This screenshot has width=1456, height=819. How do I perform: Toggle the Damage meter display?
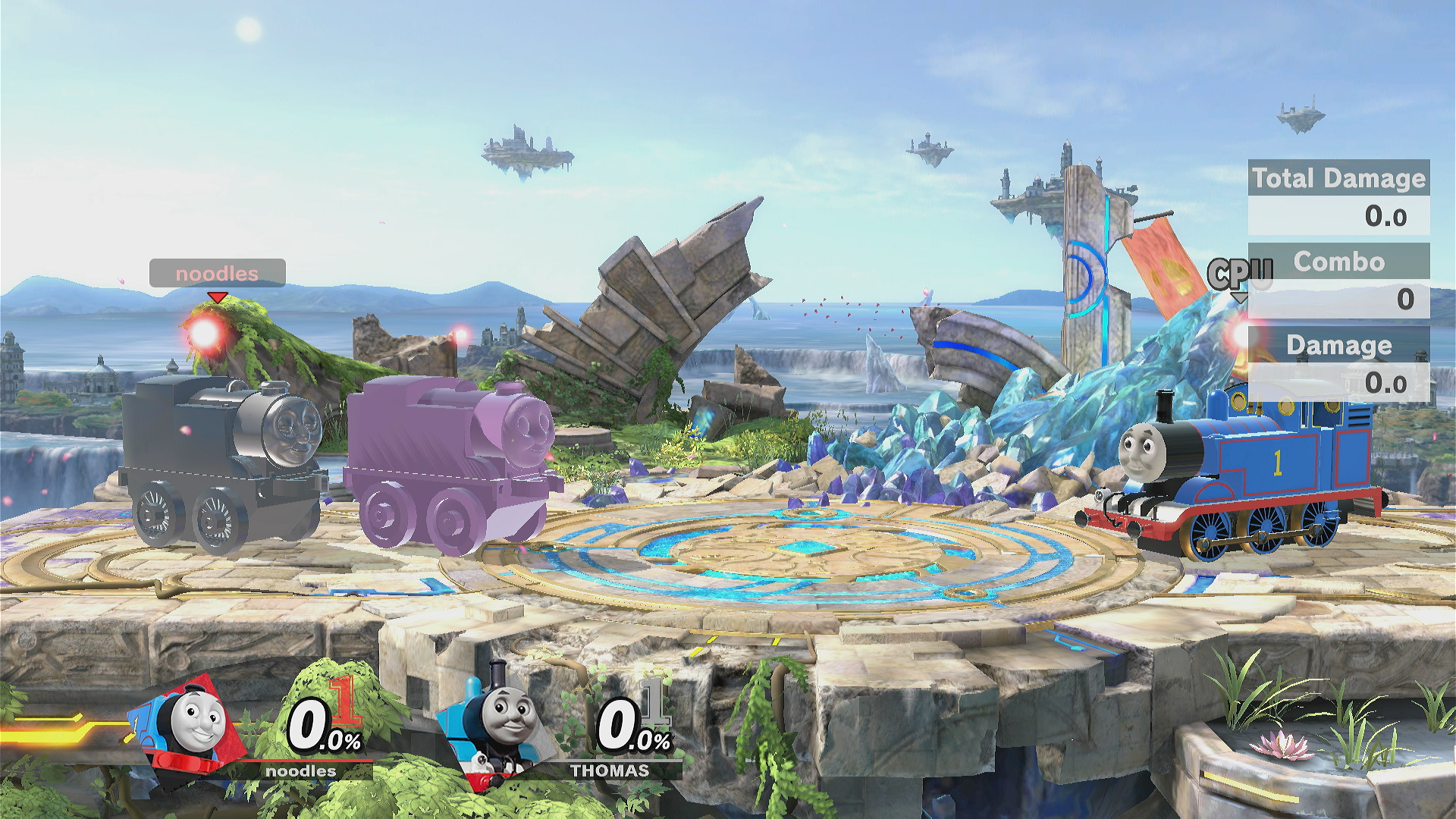pyautogui.click(x=1339, y=346)
